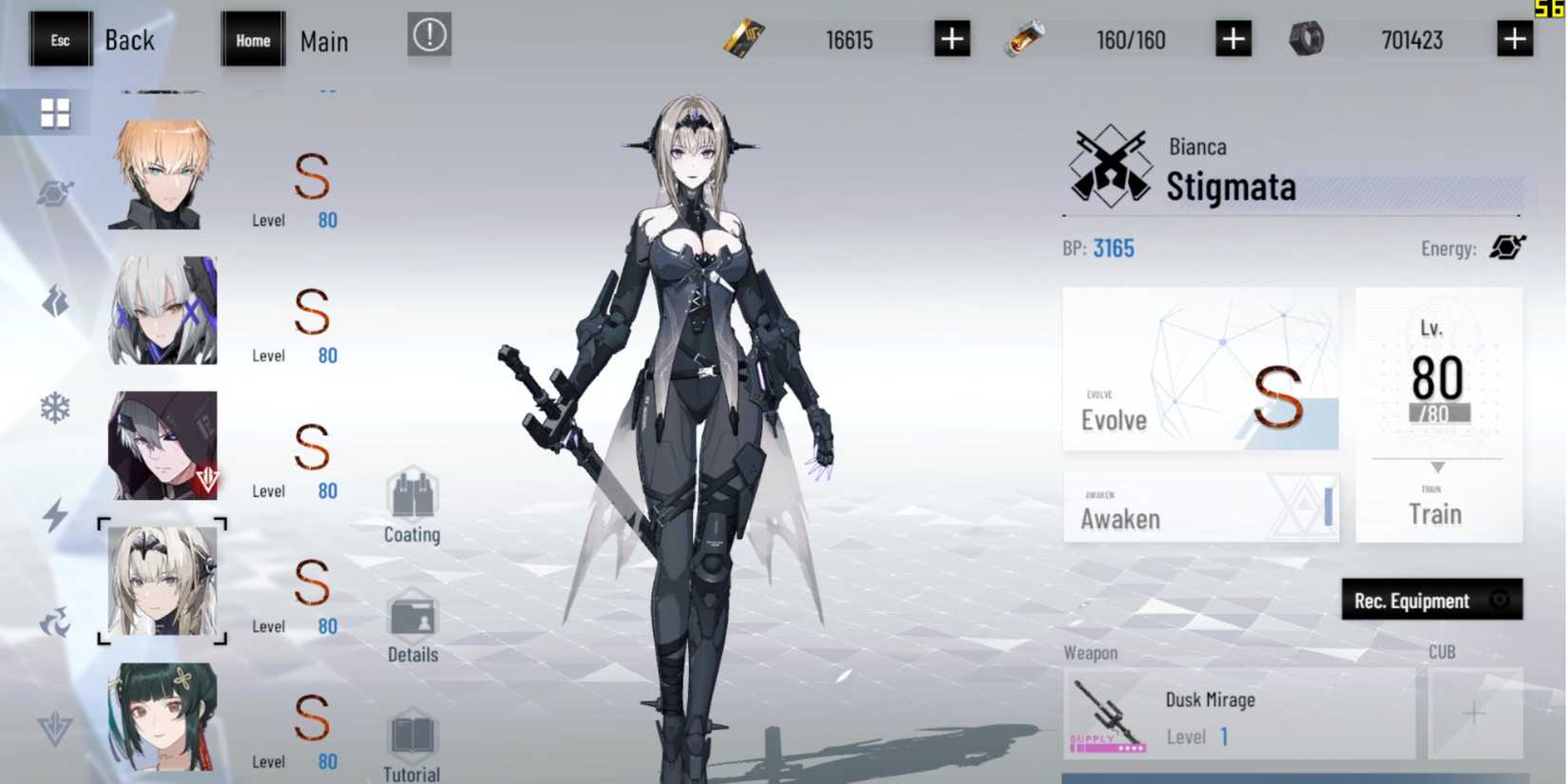The width and height of the screenshot is (1568, 784).
Task: Click Train to level up the character
Action: (x=1439, y=513)
